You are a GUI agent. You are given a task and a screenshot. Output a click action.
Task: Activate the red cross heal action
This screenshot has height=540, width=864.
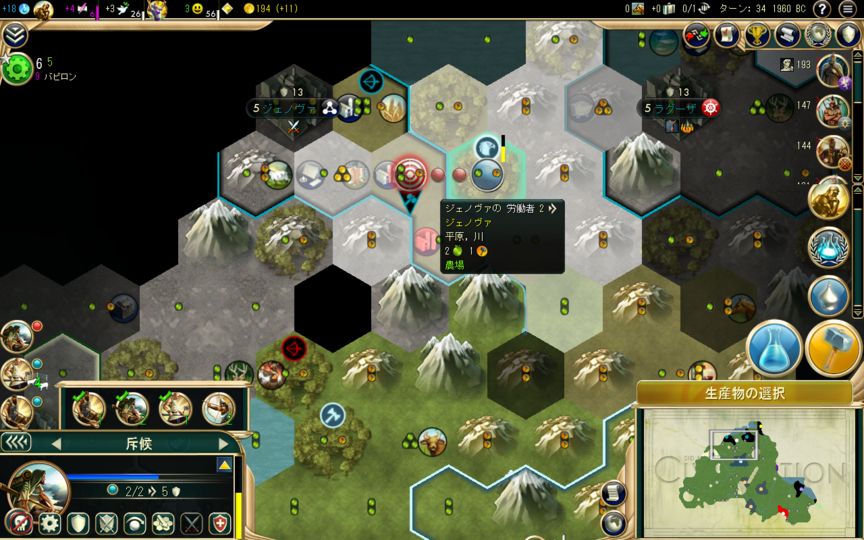point(220,524)
